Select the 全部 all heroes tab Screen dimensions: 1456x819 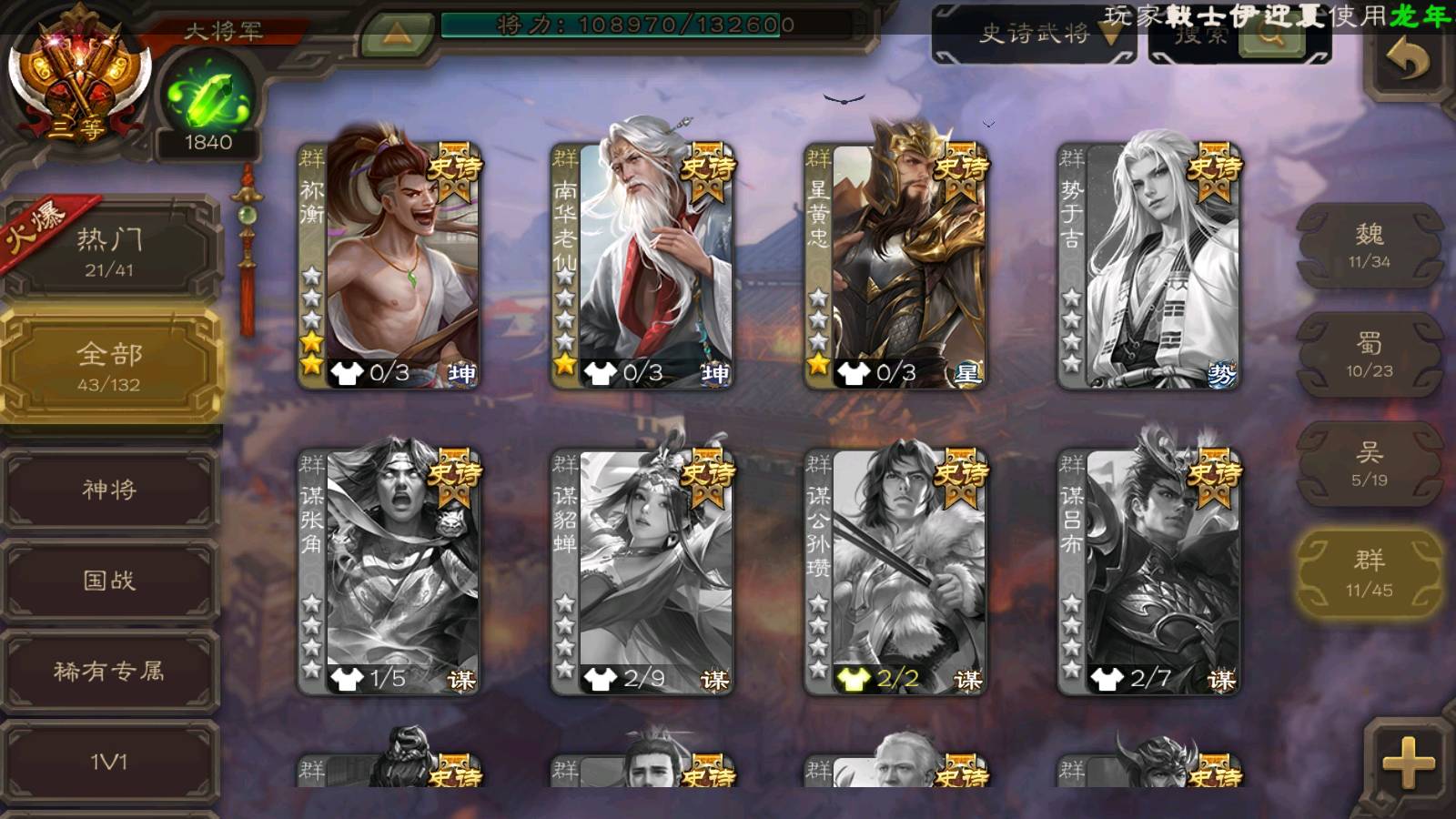pyautogui.click(x=109, y=366)
